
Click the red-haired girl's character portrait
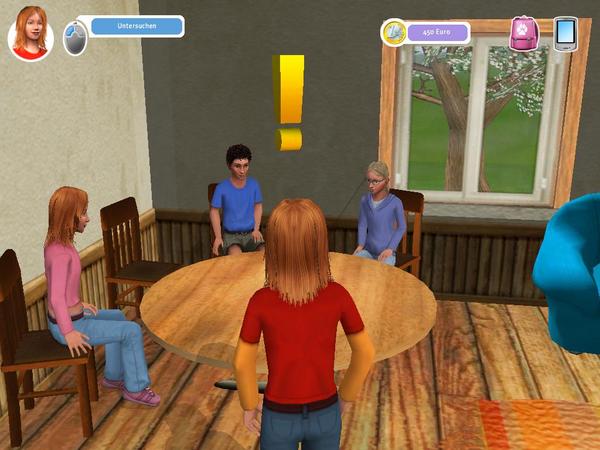31,33
